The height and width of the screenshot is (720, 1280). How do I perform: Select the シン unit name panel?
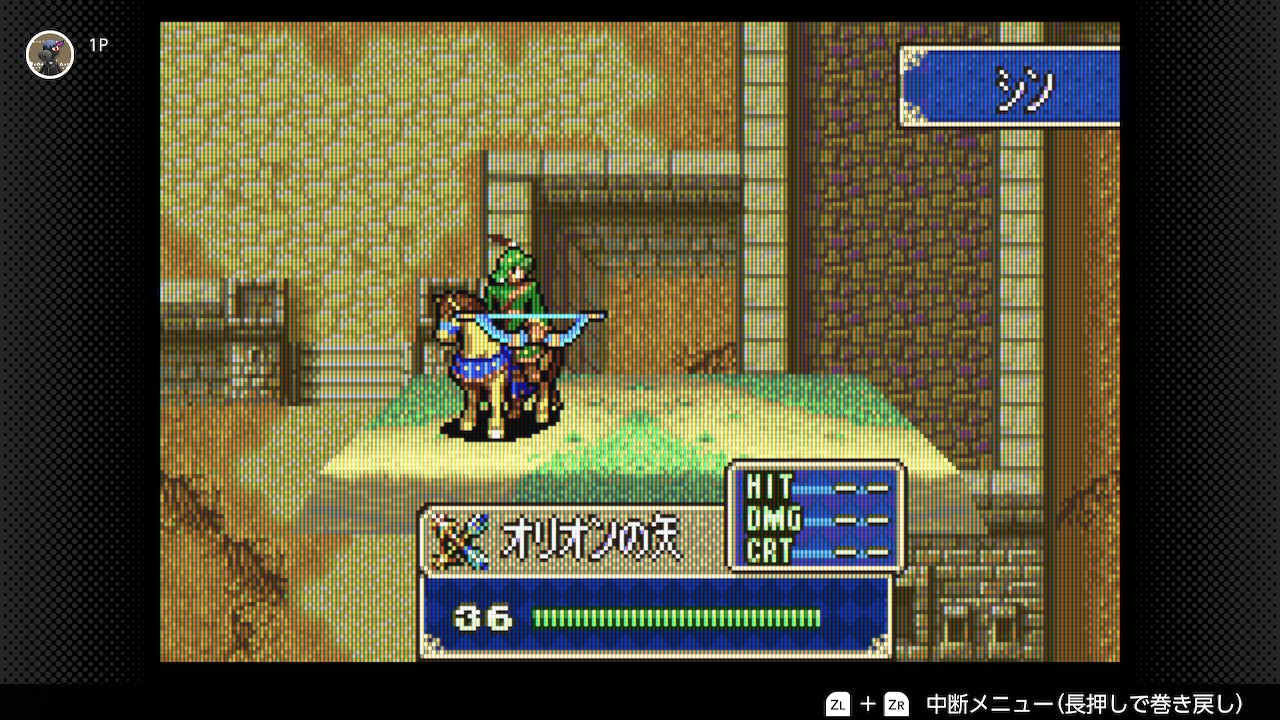click(x=1010, y=88)
